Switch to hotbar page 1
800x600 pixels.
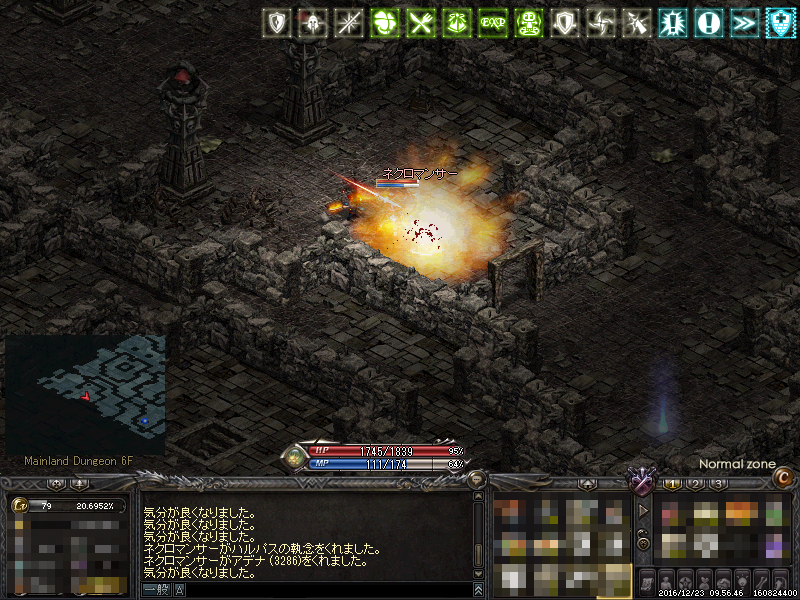(x=672, y=484)
